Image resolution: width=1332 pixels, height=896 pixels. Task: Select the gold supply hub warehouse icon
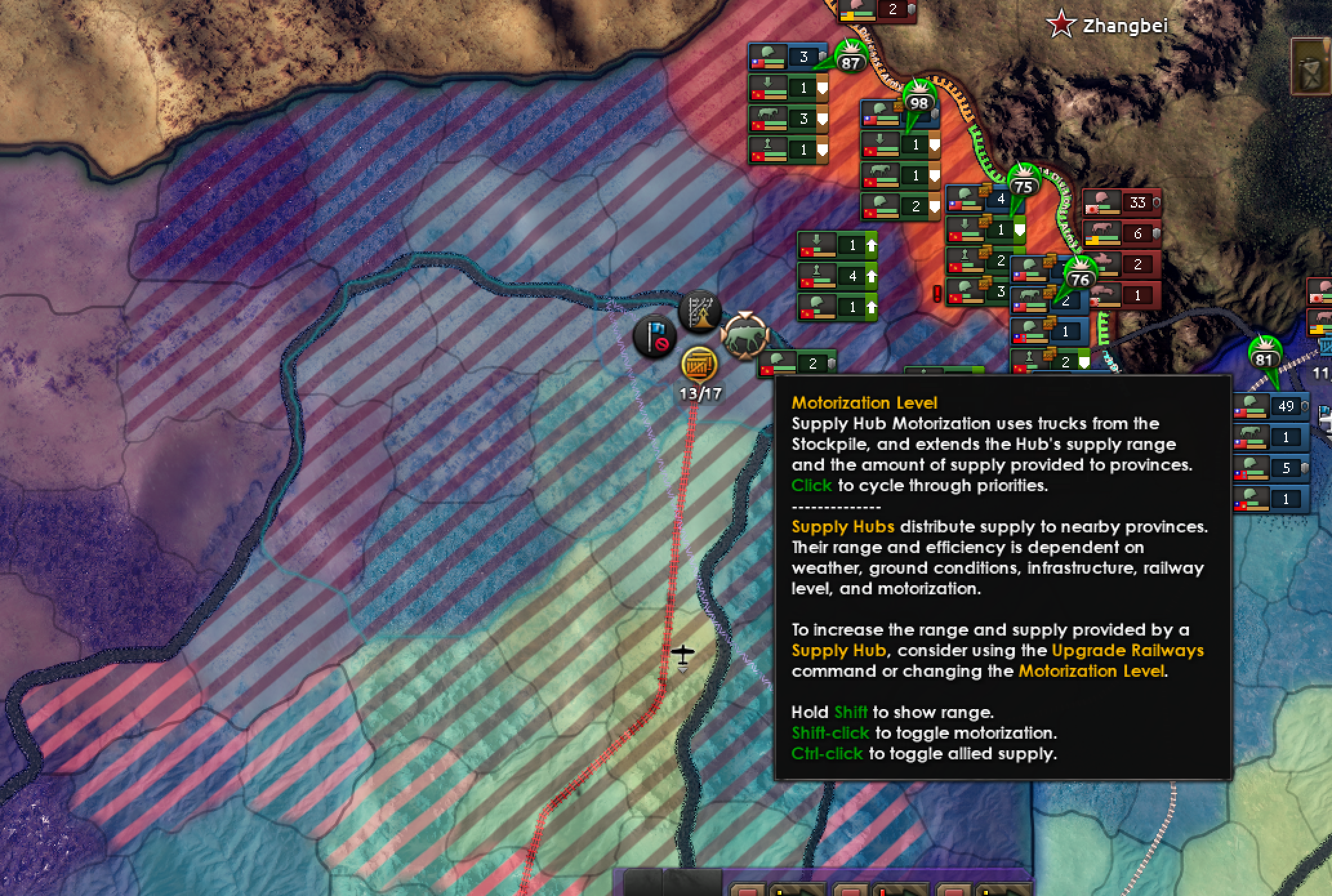(700, 366)
